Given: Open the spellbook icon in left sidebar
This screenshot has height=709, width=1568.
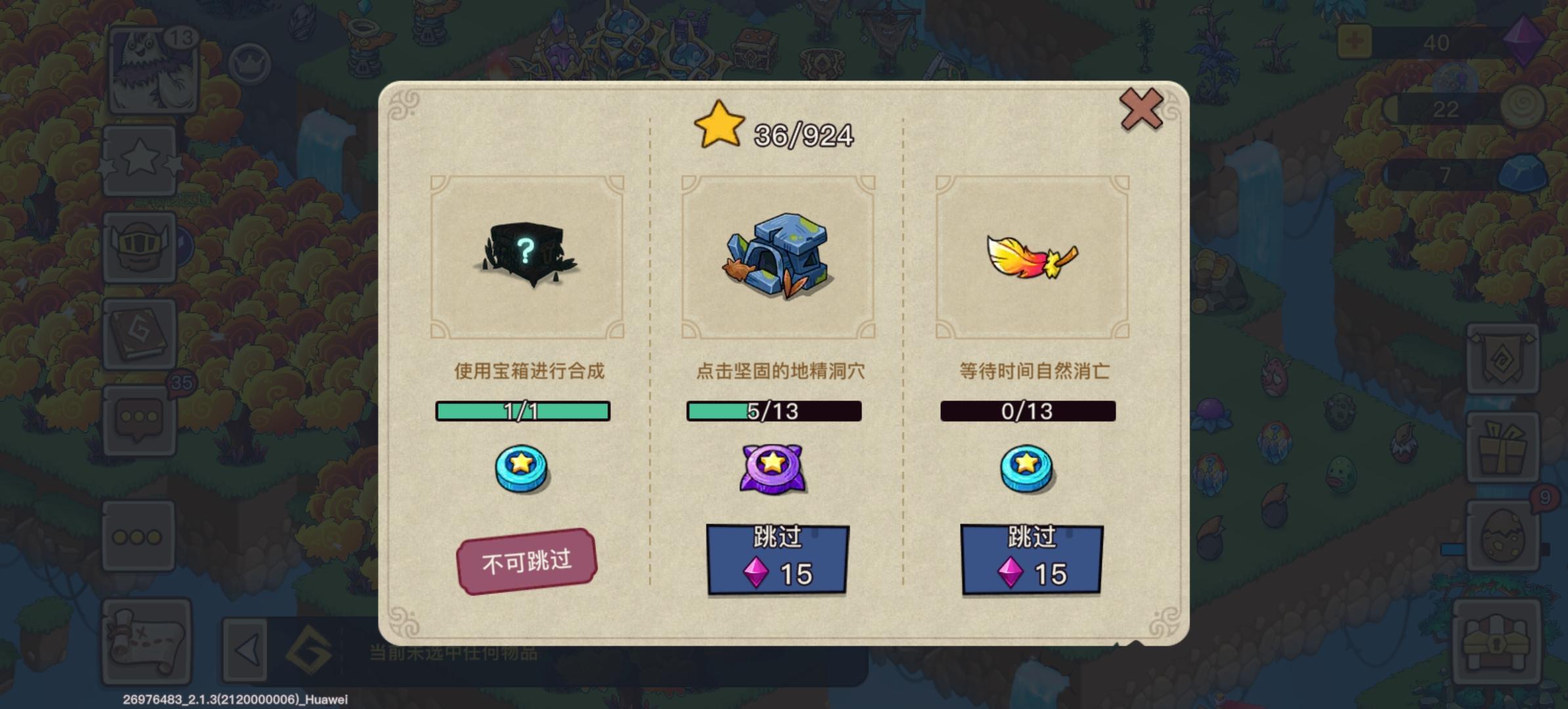Looking at the screenshot, I should point(140,332).
